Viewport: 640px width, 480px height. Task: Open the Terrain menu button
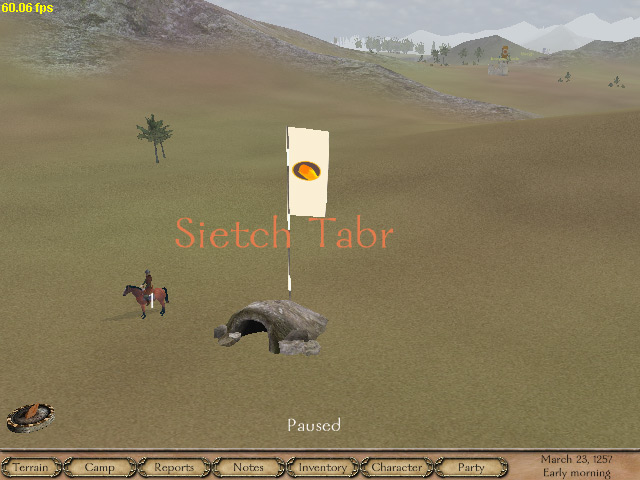point(31,467)
